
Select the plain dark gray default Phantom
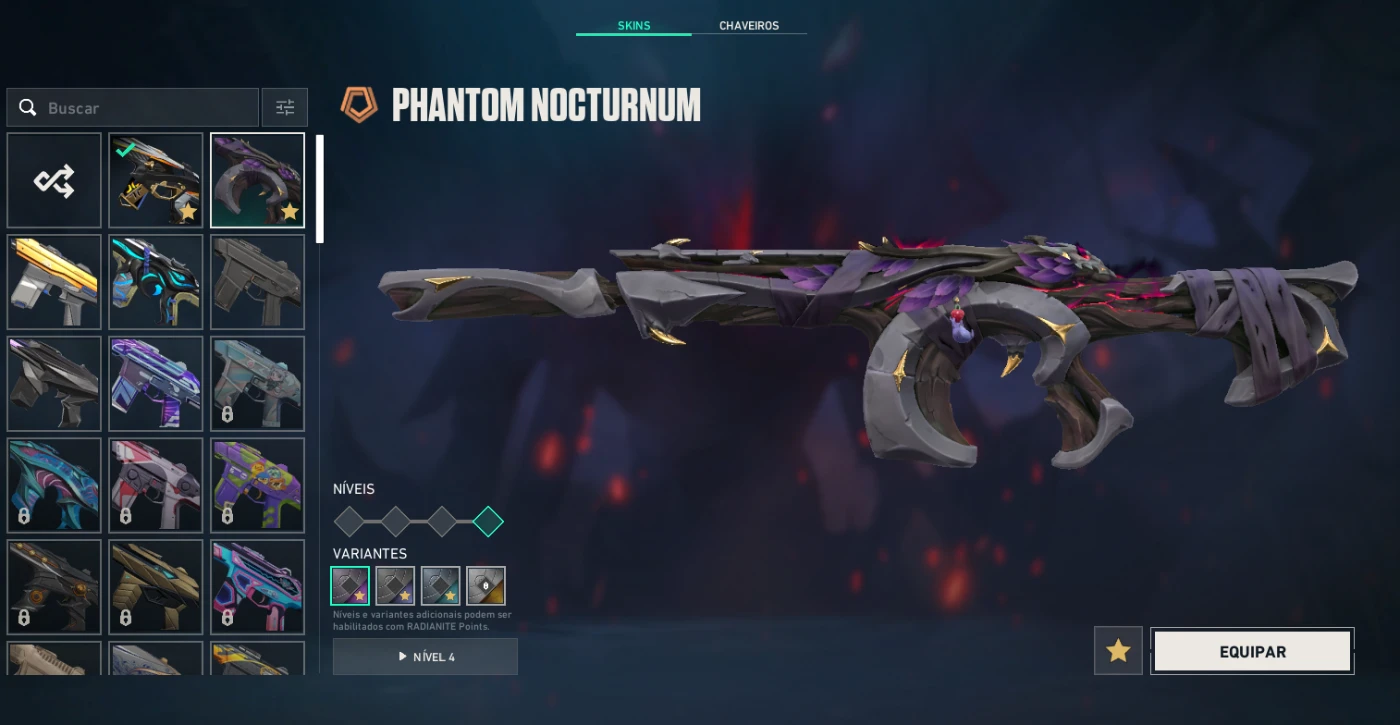click(x=257, y=282)
